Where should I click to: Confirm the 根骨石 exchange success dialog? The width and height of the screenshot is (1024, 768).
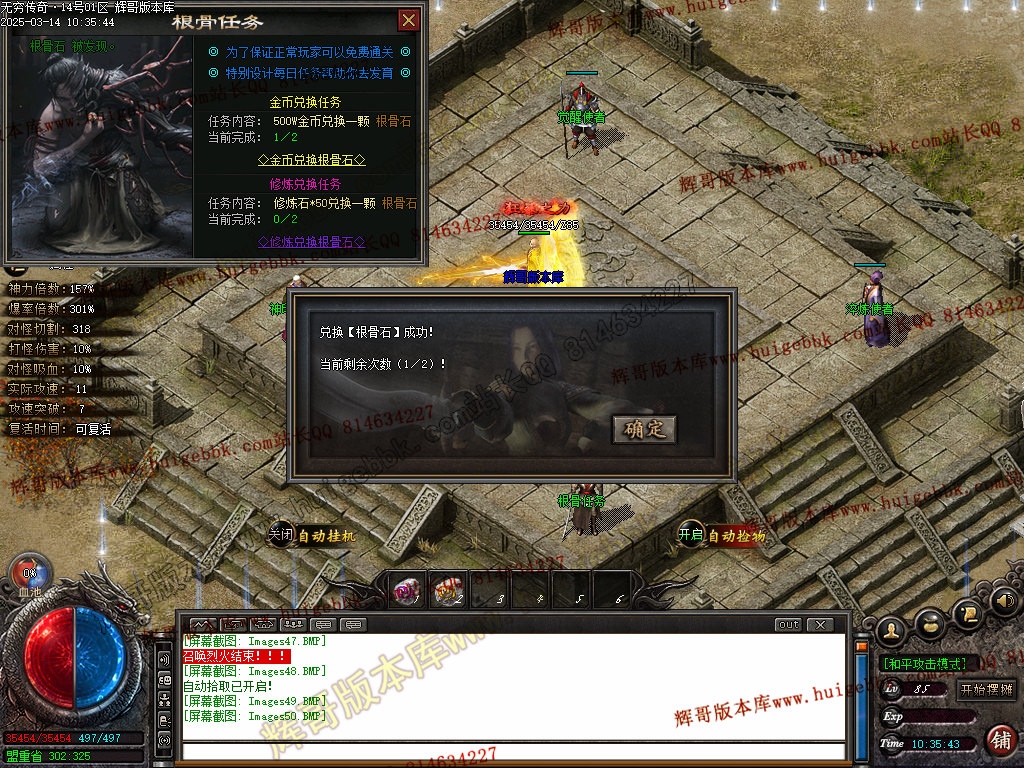[644, 429]
